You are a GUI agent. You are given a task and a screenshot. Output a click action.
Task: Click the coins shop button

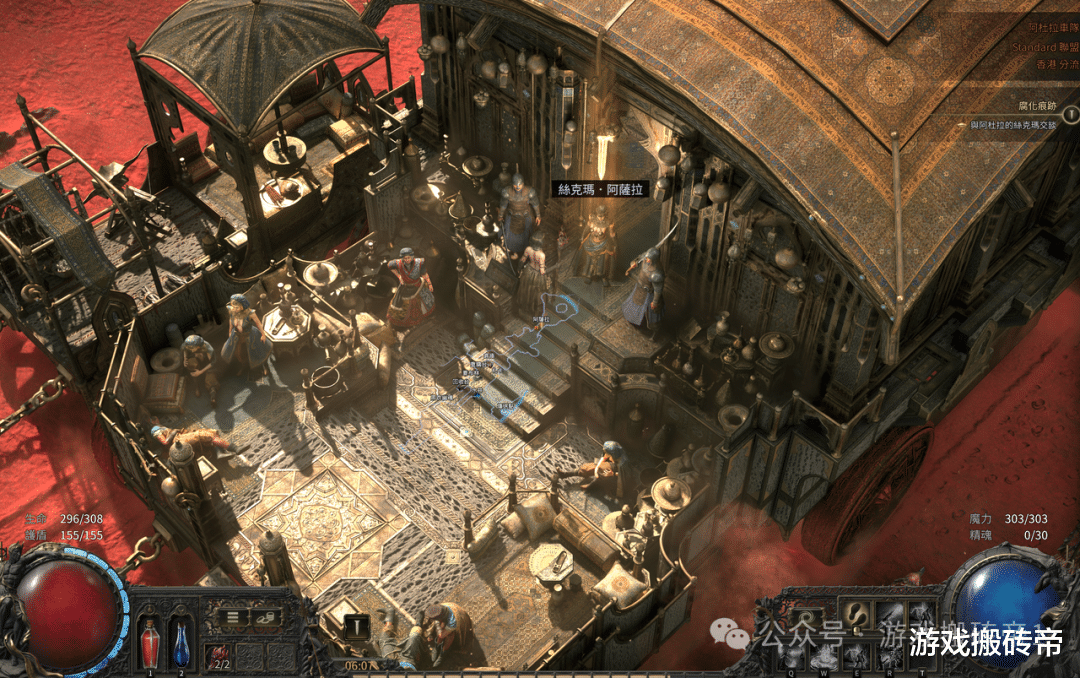coord(265,617)
